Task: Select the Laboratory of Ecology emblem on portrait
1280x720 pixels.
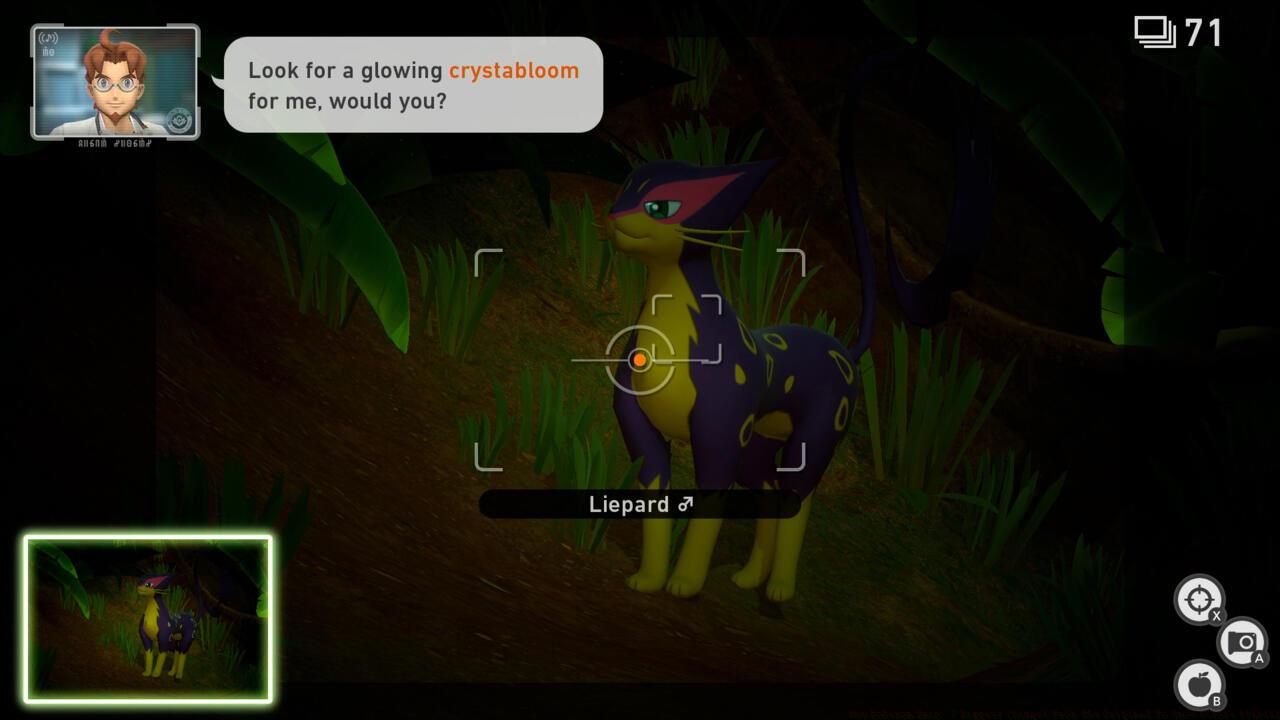Action: coord(177,119)
